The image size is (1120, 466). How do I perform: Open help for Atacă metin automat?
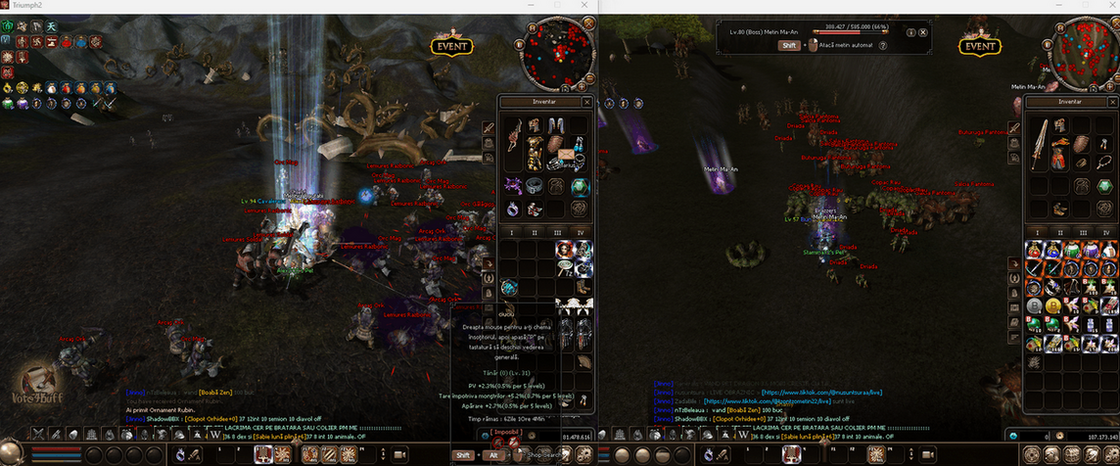click(881, 45)
